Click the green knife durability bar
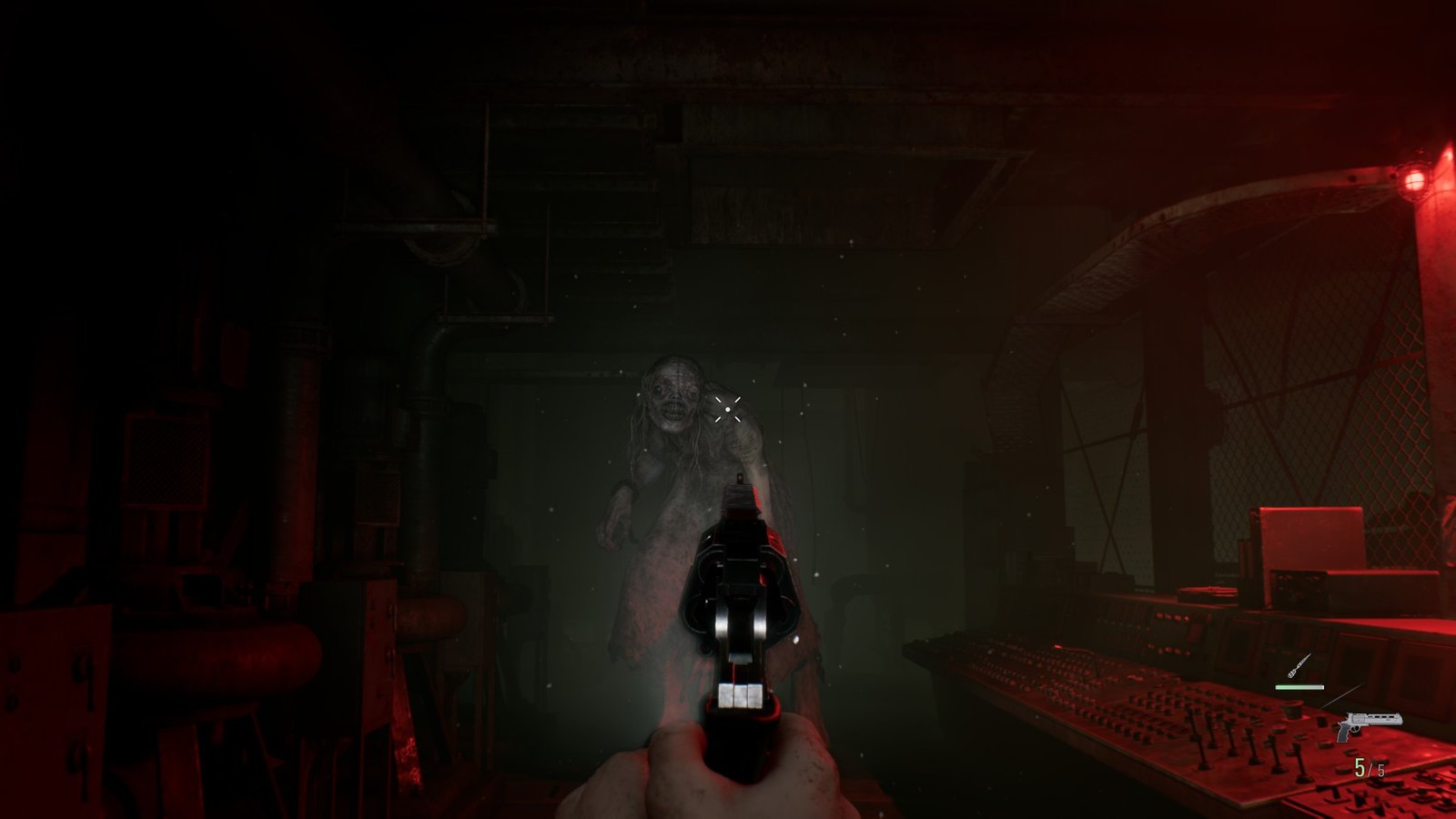This screenshot has width=1456, height=819. [1299, 687]
